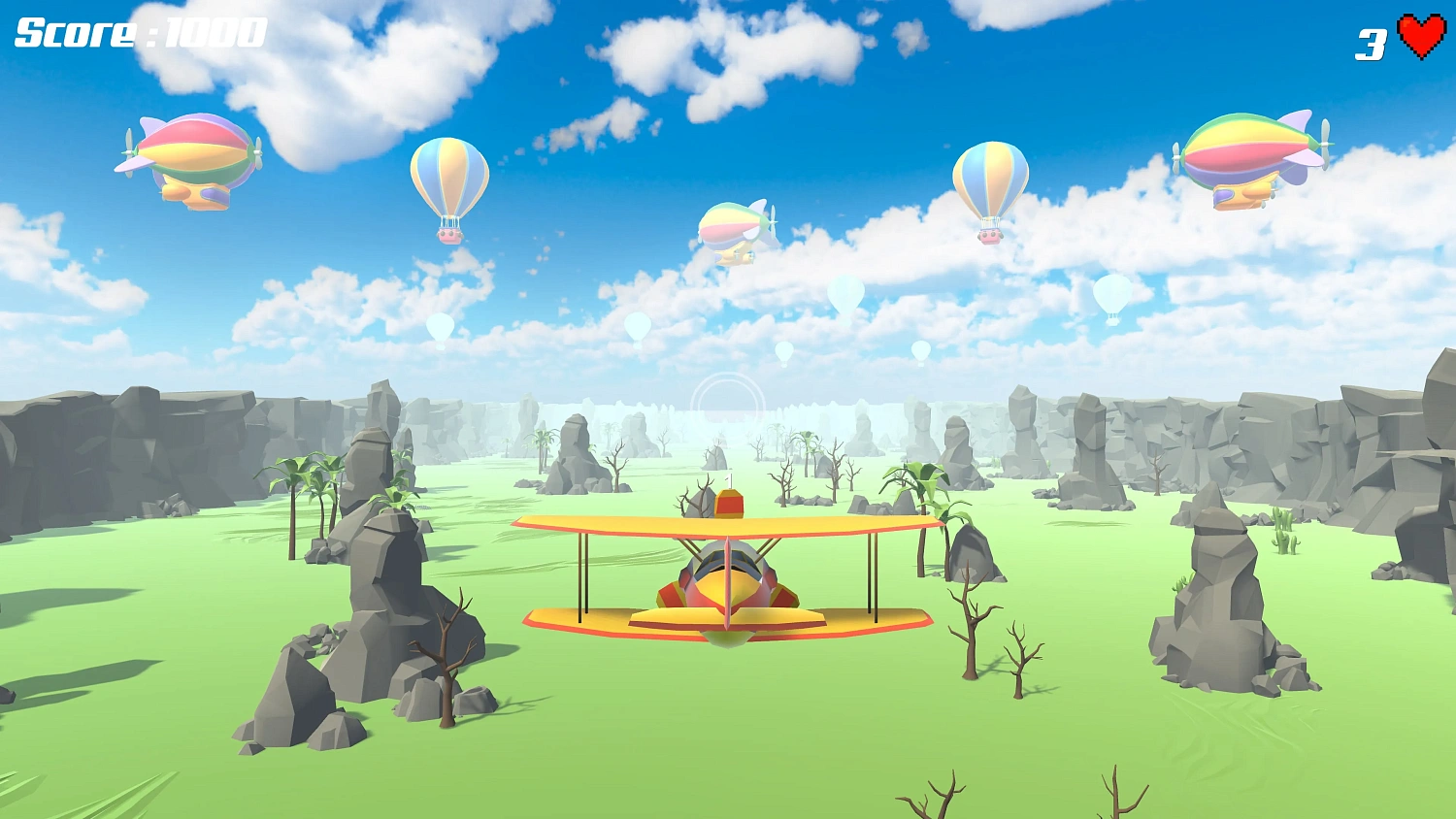This screenshot has width=1456, height=819.
Task: Click the red cargo box behind the cockpit
Action: 728,503
